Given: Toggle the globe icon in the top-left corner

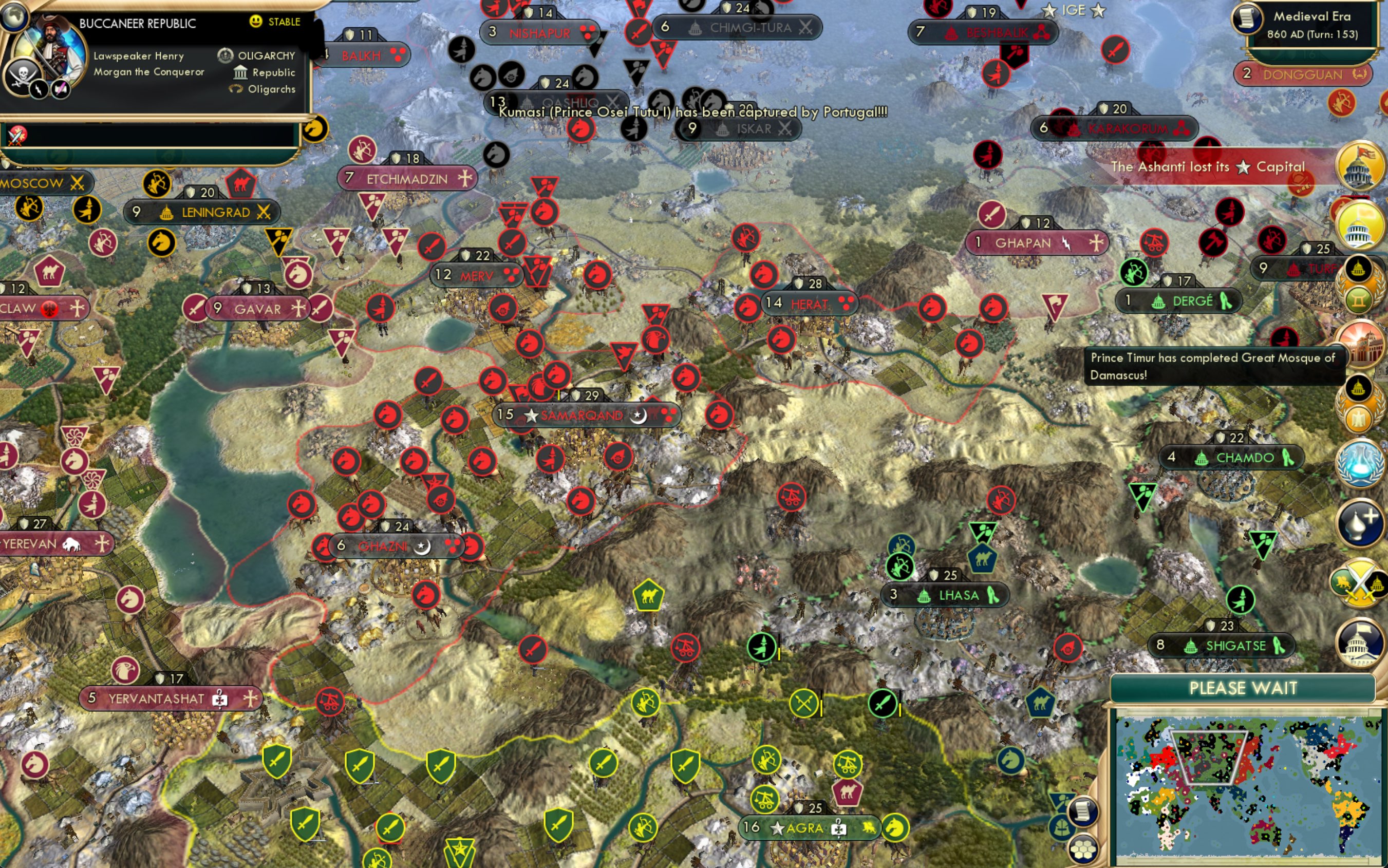Looking at the screenshot, I should pyautogui.click(x=15, y=17).
